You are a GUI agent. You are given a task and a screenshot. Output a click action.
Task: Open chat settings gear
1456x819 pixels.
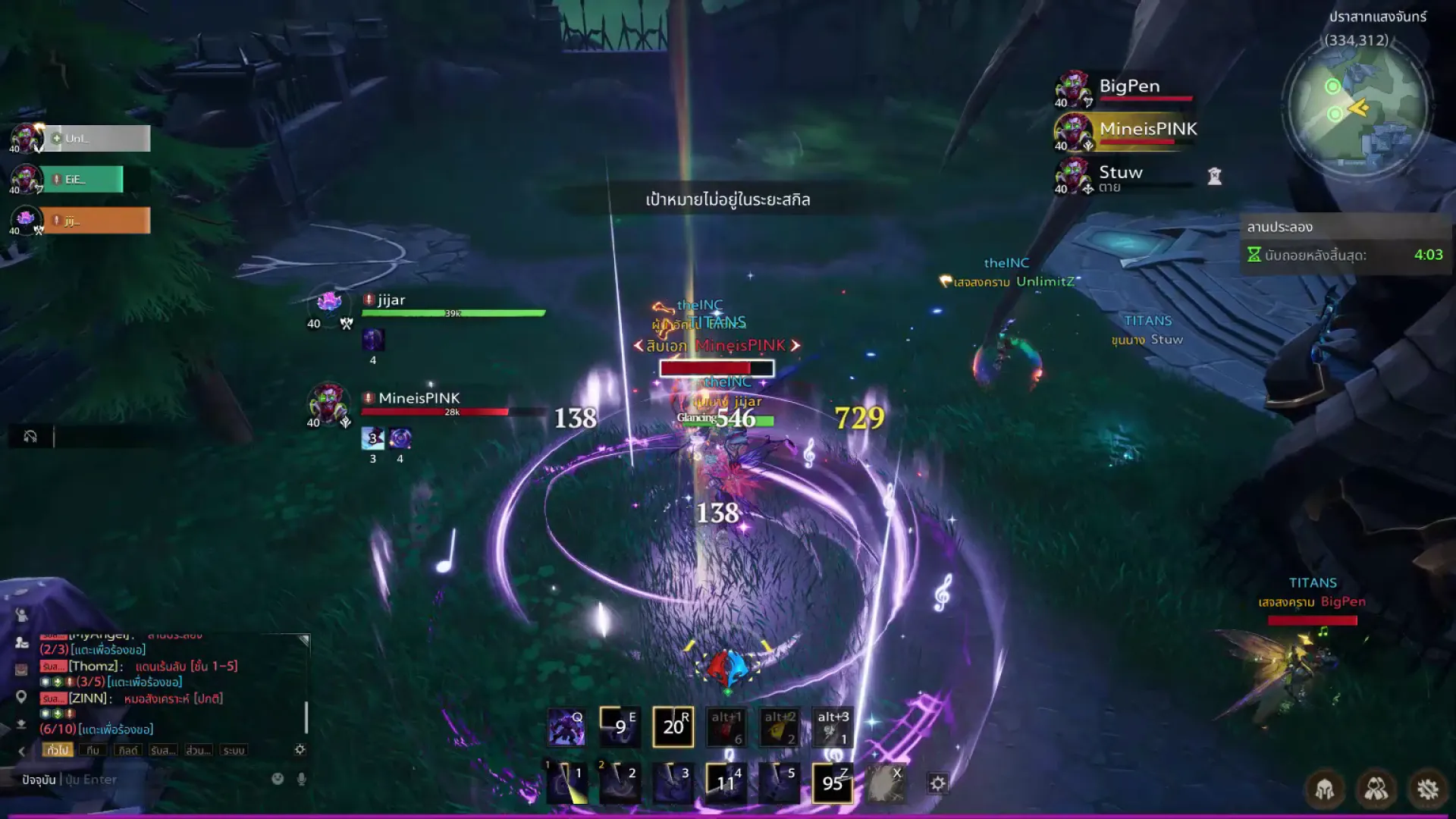pyautogui.click(x=300, y=749)
